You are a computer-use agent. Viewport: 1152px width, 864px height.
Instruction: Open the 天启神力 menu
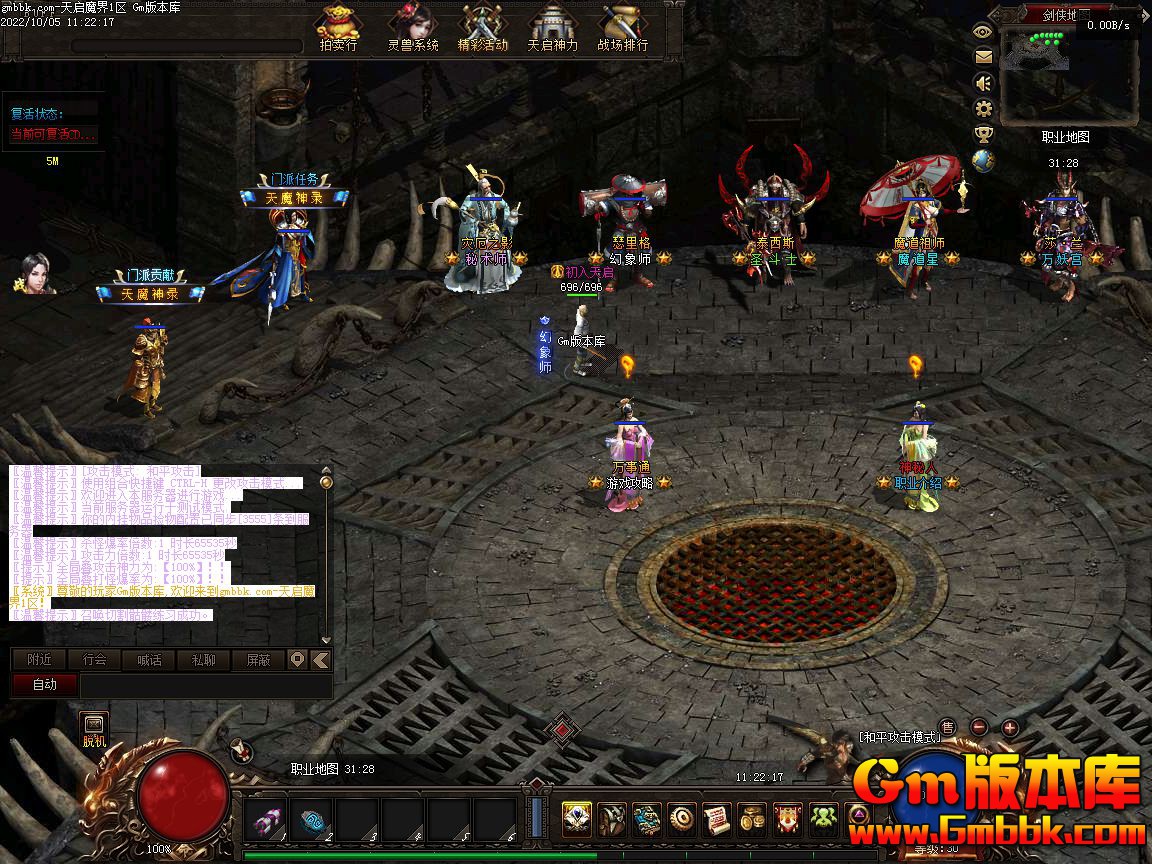pyautogui.click(x=552, y=28)
